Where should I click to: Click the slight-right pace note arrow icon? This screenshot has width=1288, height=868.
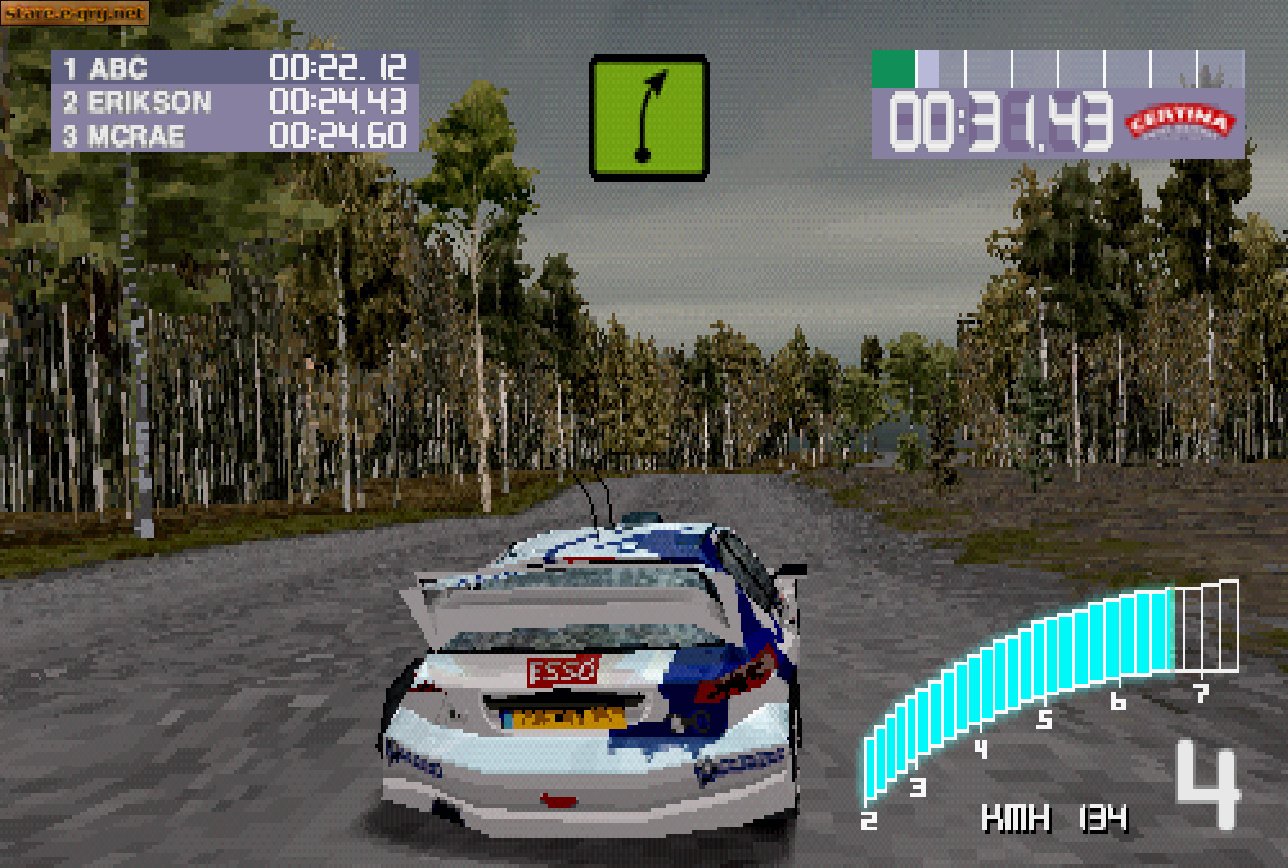click(x=649, y=115)
